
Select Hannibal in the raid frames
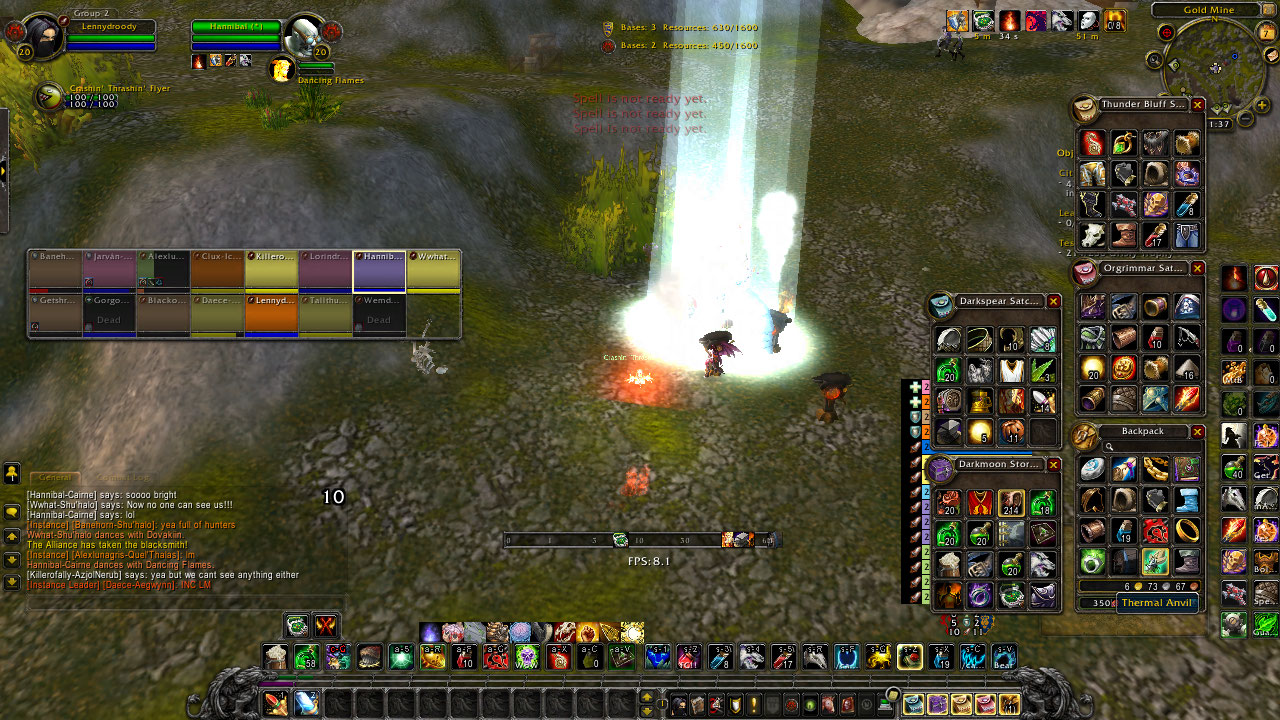379,271
